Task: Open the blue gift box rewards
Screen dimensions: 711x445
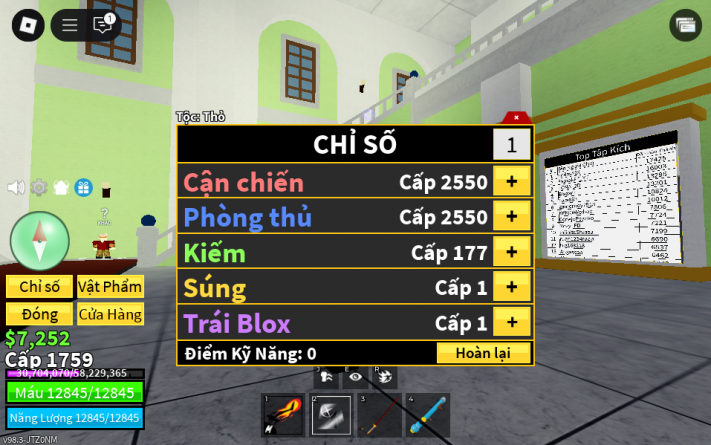Action: point(83,187)
